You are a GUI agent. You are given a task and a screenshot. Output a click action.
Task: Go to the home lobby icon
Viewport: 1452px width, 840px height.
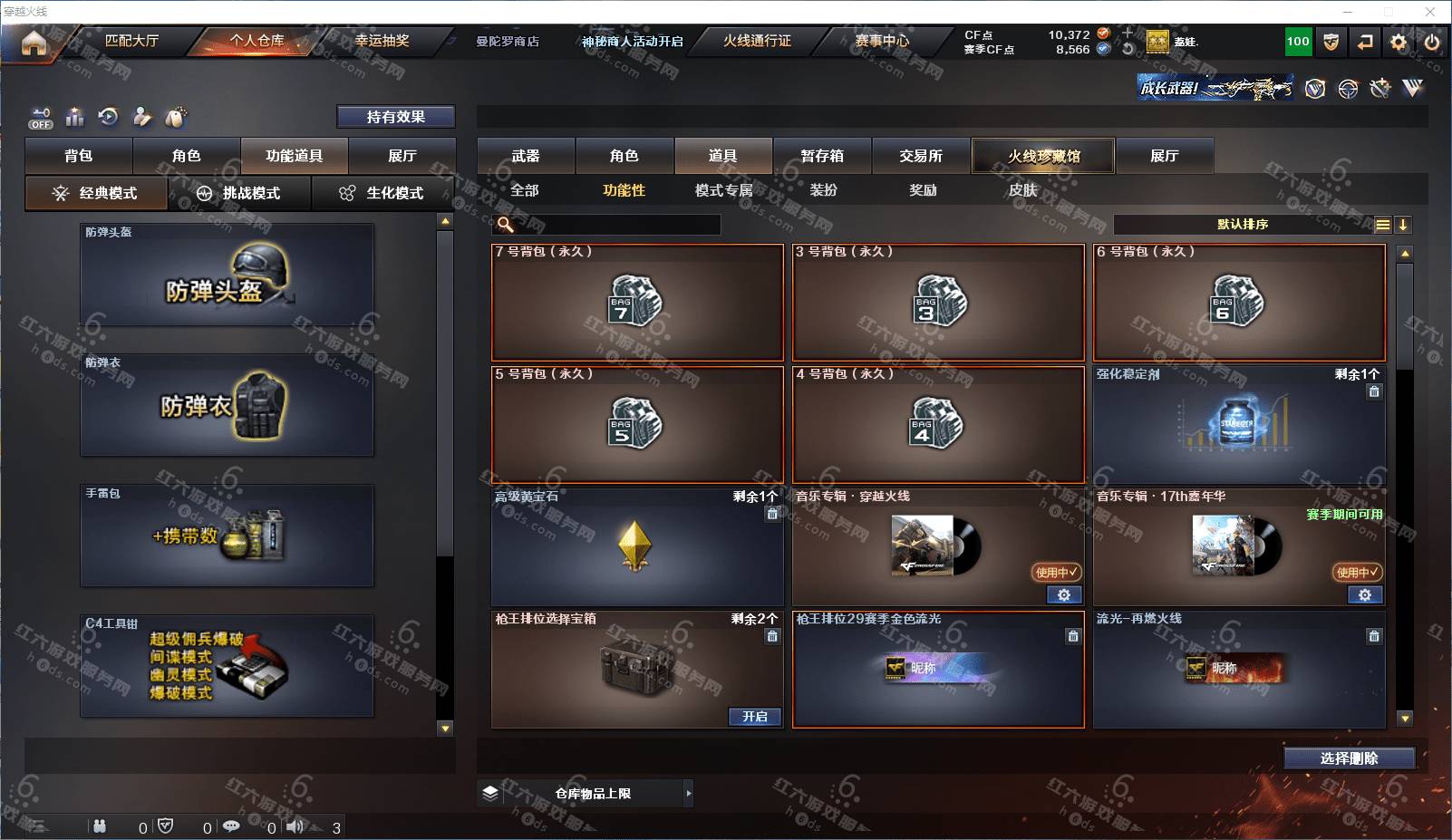point(34,43)
